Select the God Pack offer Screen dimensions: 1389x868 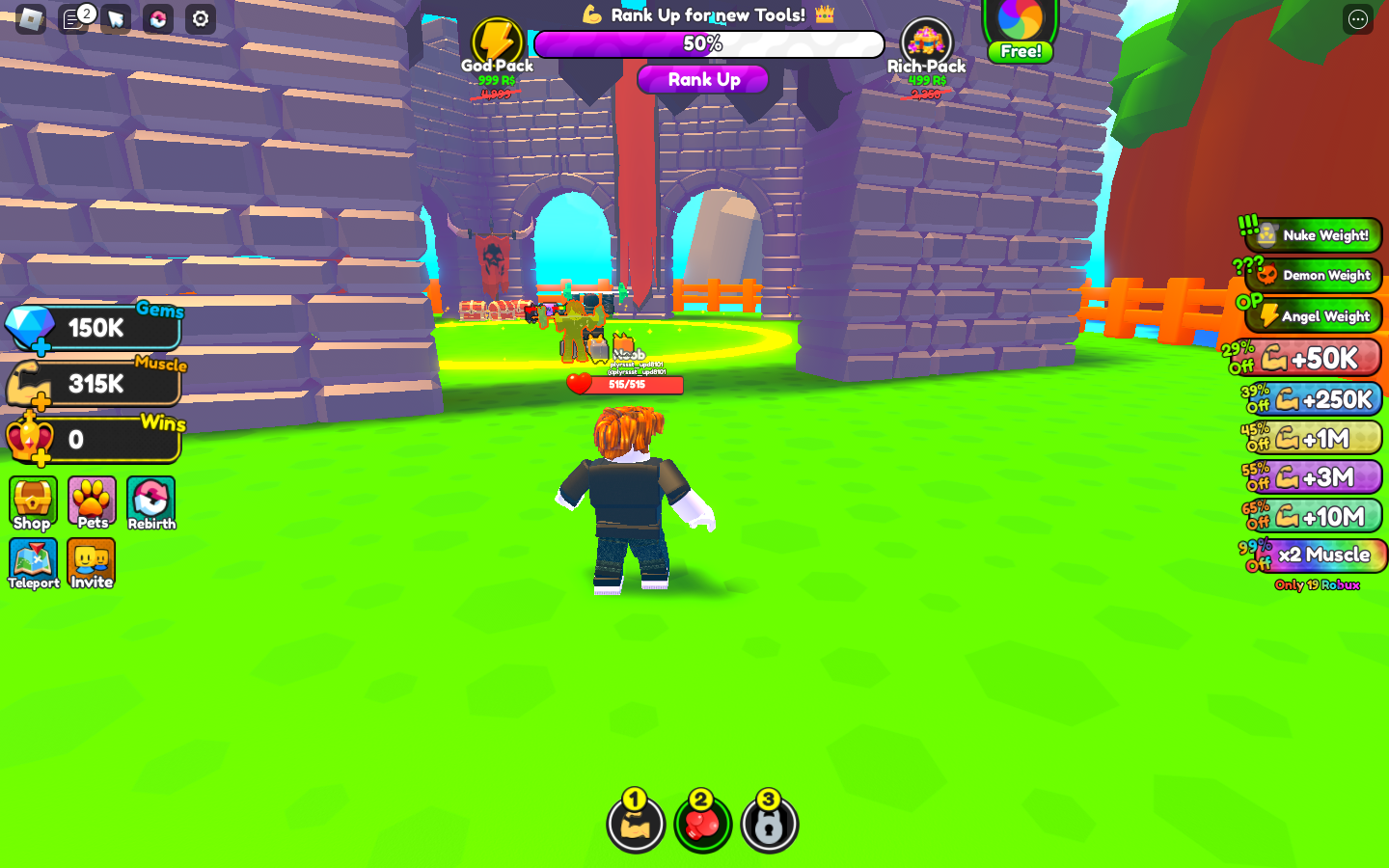click(497, 46)
